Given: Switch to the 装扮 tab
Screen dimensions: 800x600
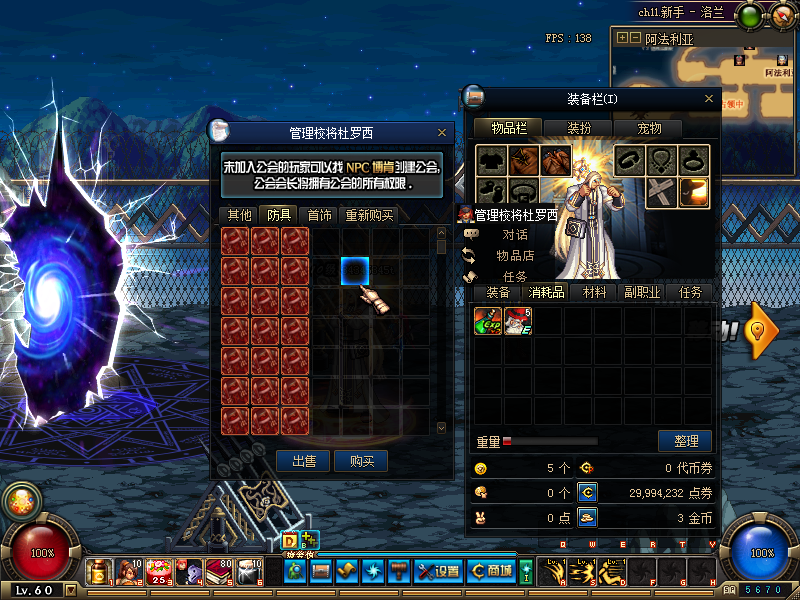Looking at the screenshot, I should click(580, 128).
